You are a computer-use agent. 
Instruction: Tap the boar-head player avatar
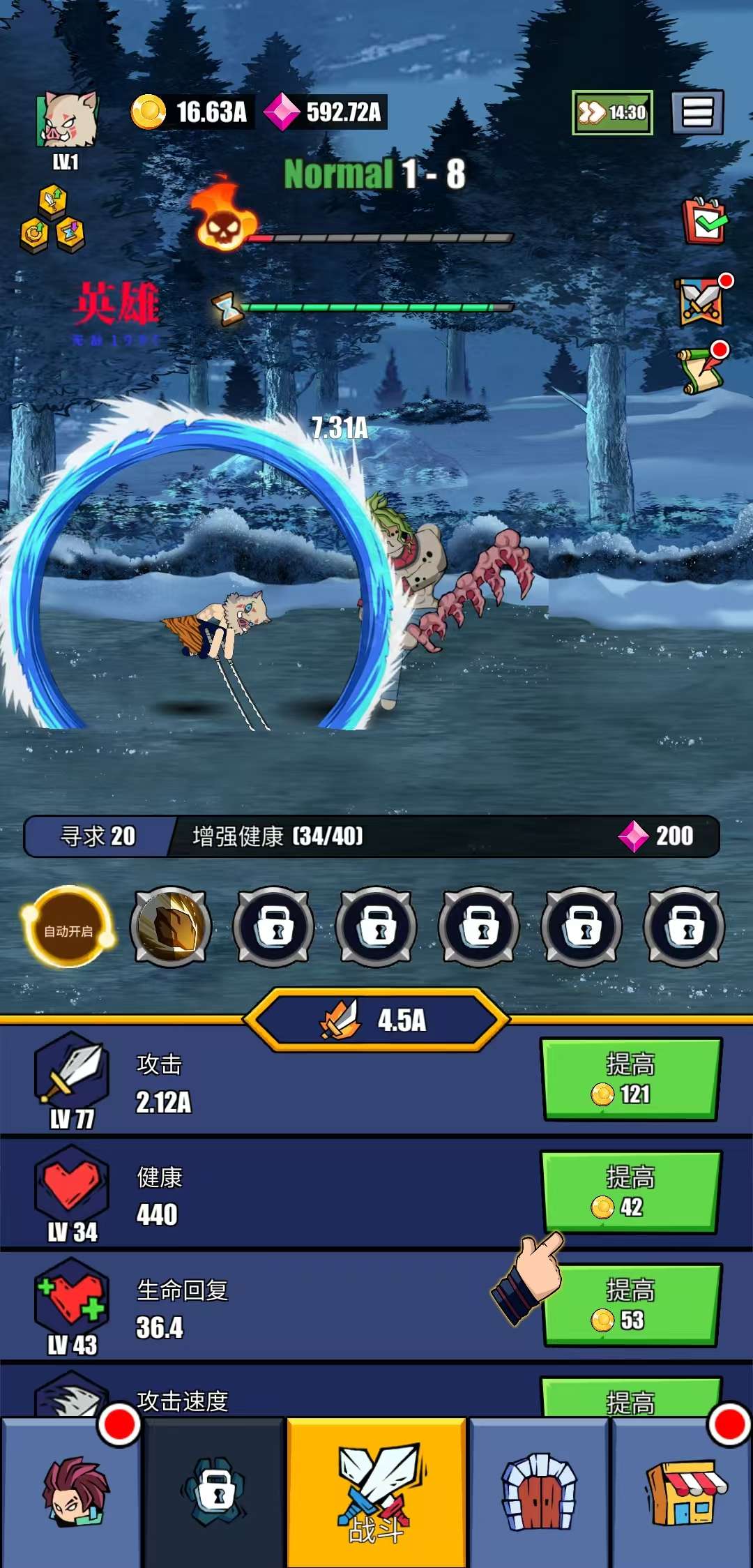(x=67, y=120)
